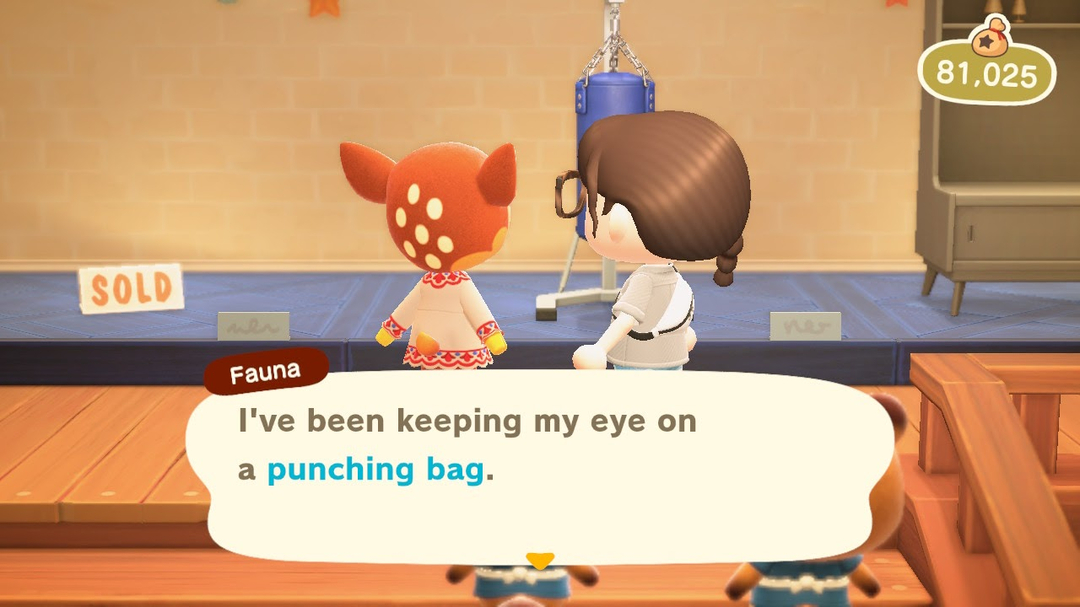Click the yellow continue arrow under the dialogue
Screen dimensions: 1080x607
tap(540, 560)
